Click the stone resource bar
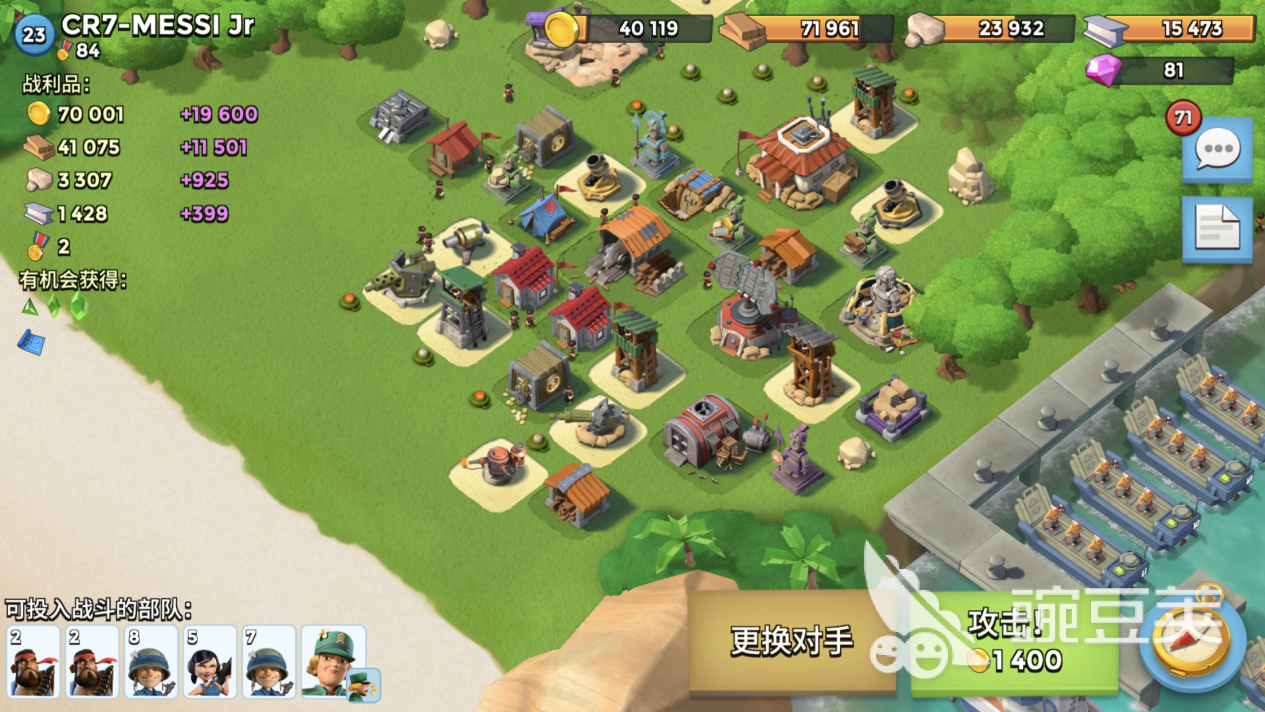This screenshot has height=712, width=1265. (992, 28)
